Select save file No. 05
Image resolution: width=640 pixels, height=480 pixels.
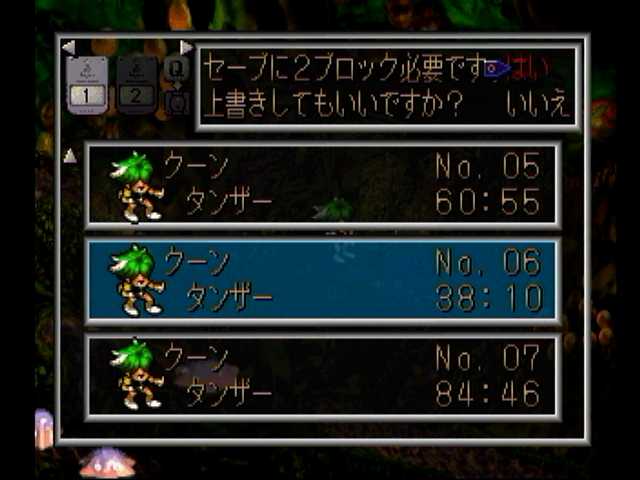click(322, 186)
